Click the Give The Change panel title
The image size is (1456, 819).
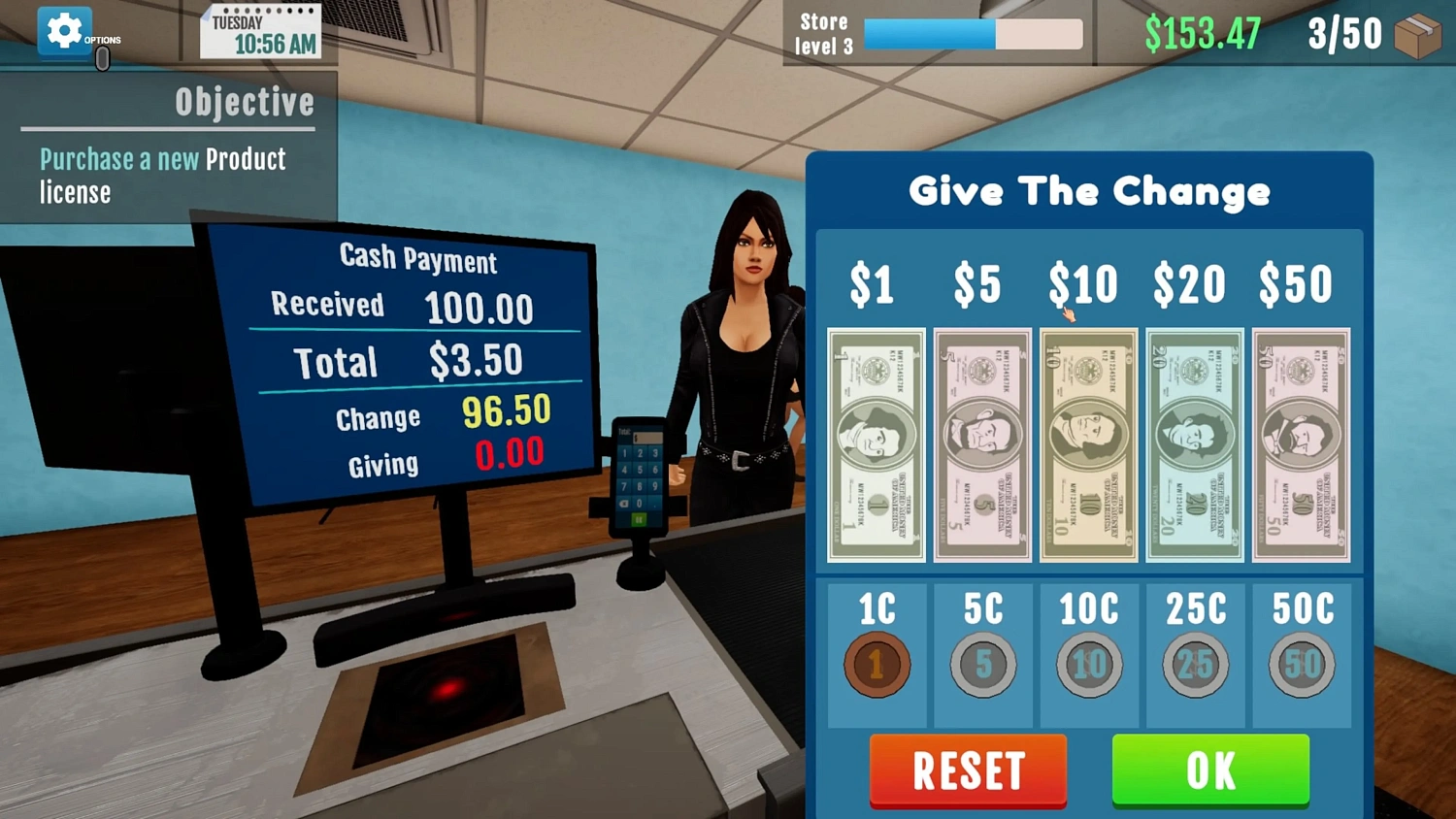pos(1089,191)
